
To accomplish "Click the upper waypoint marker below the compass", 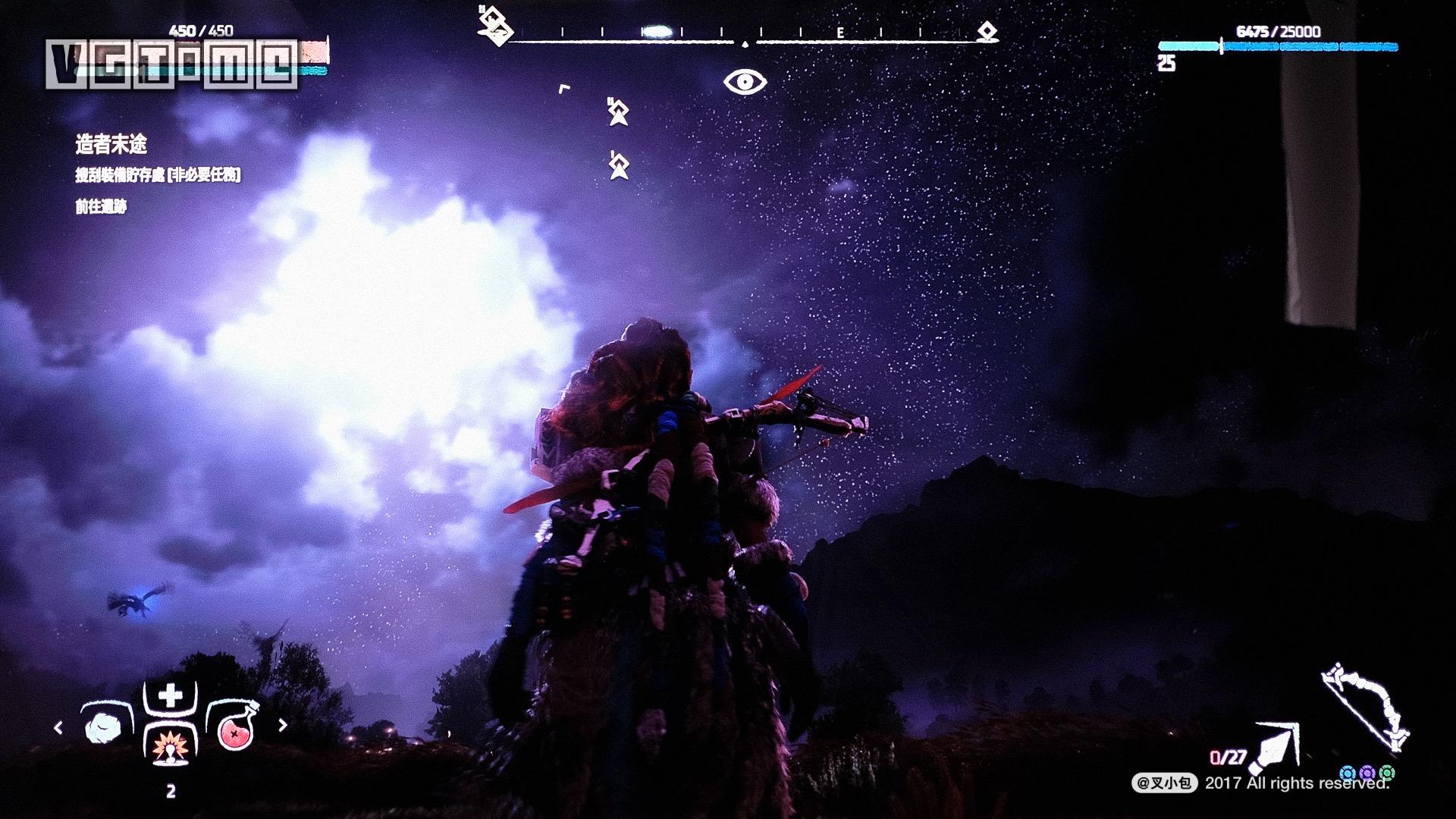I will pyautogui.click(x=619, y=113).
